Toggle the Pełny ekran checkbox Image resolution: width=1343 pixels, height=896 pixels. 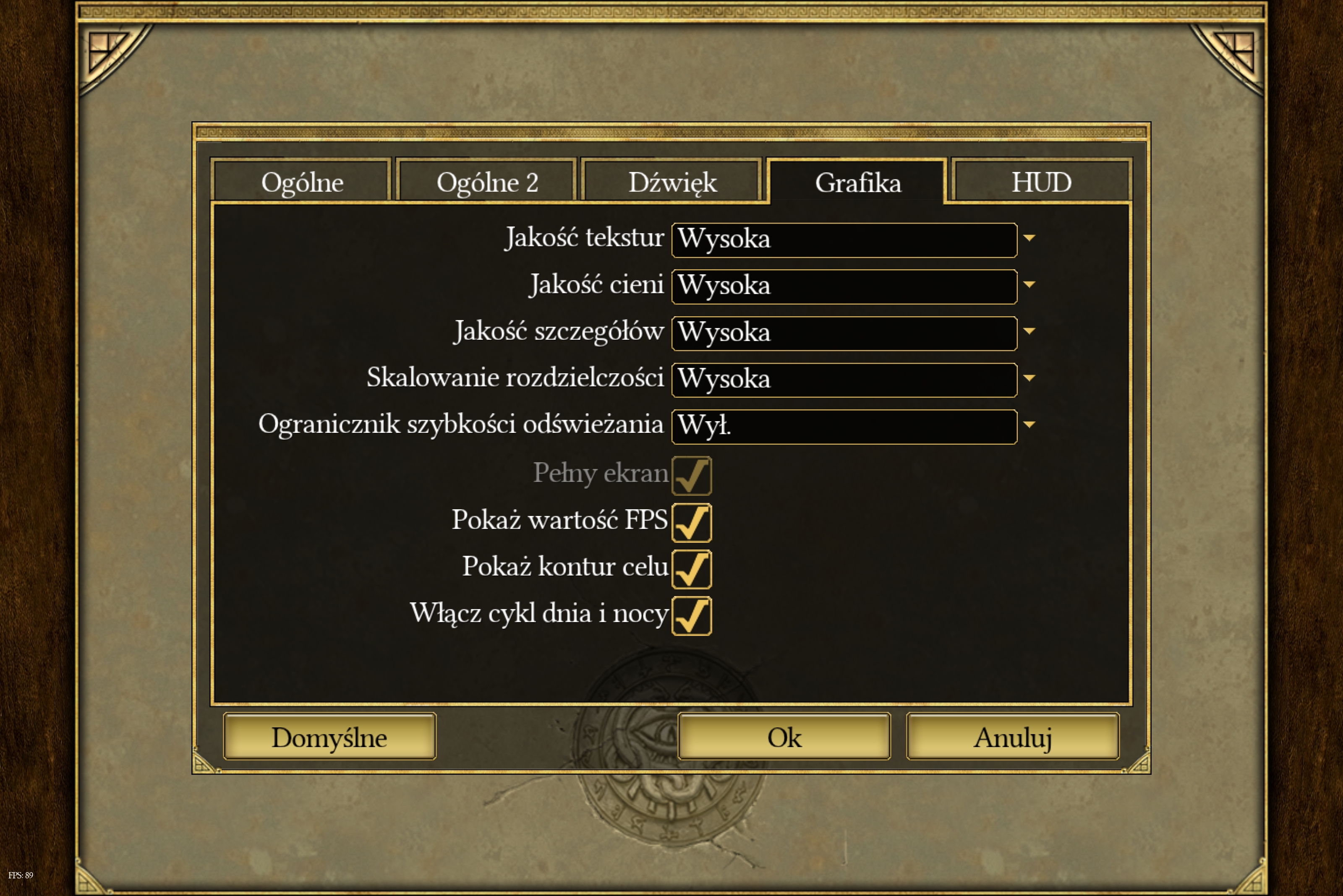tap(692, 475)
